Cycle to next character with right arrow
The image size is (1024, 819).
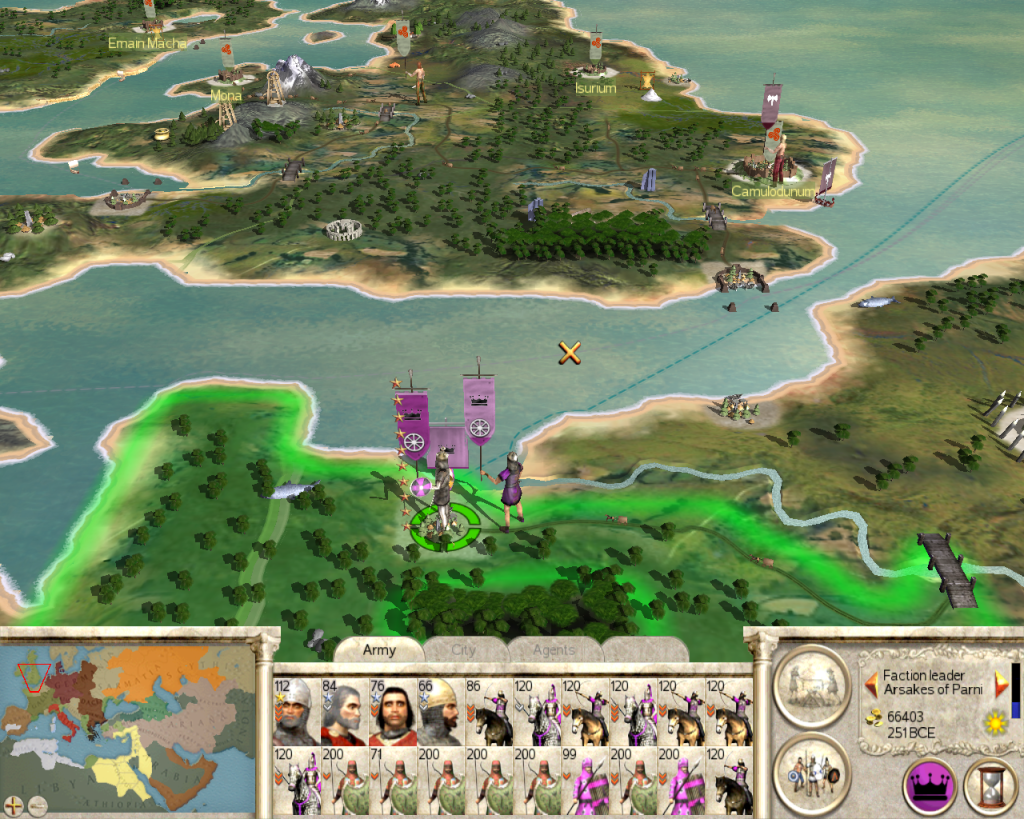tap(1001, 684)
